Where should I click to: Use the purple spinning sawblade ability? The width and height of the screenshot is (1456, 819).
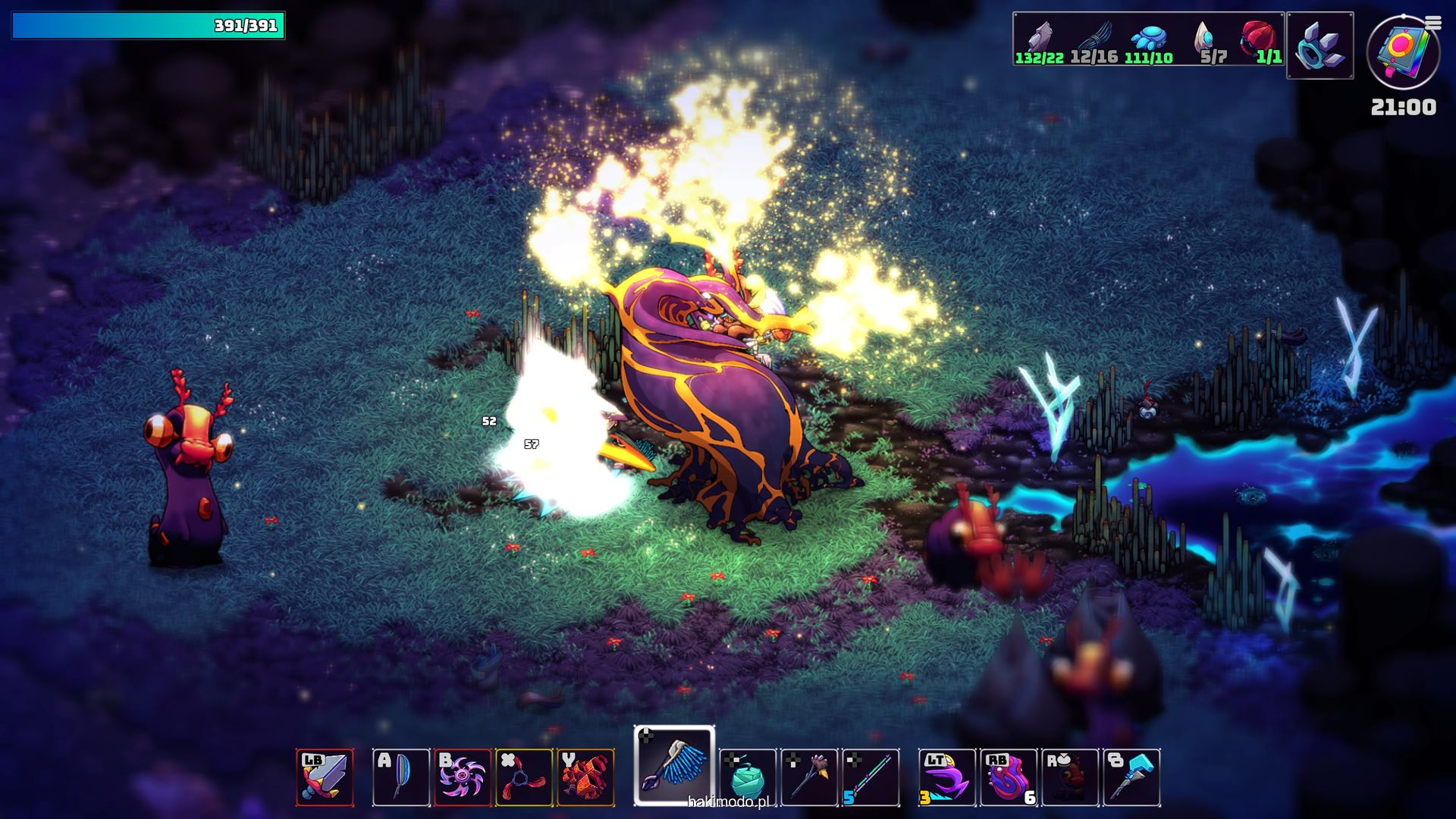coord(463,777)
